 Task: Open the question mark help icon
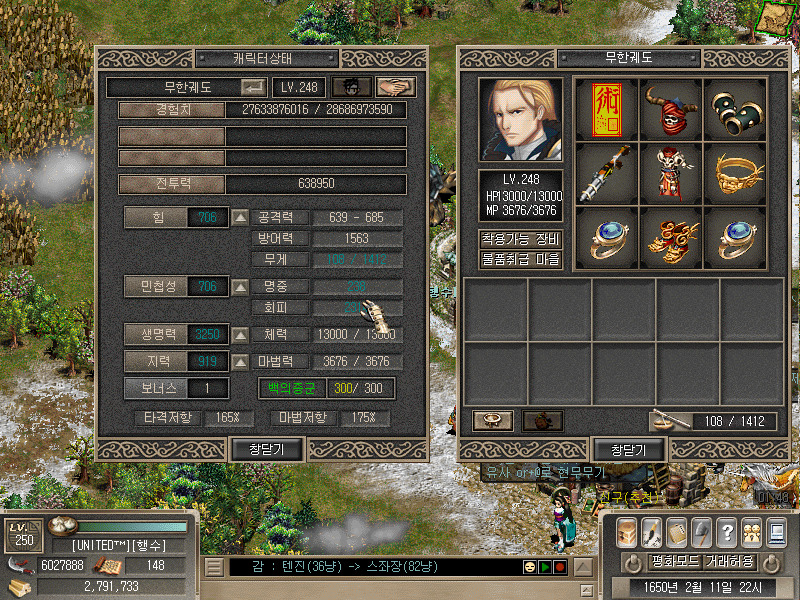pos(727,532)
